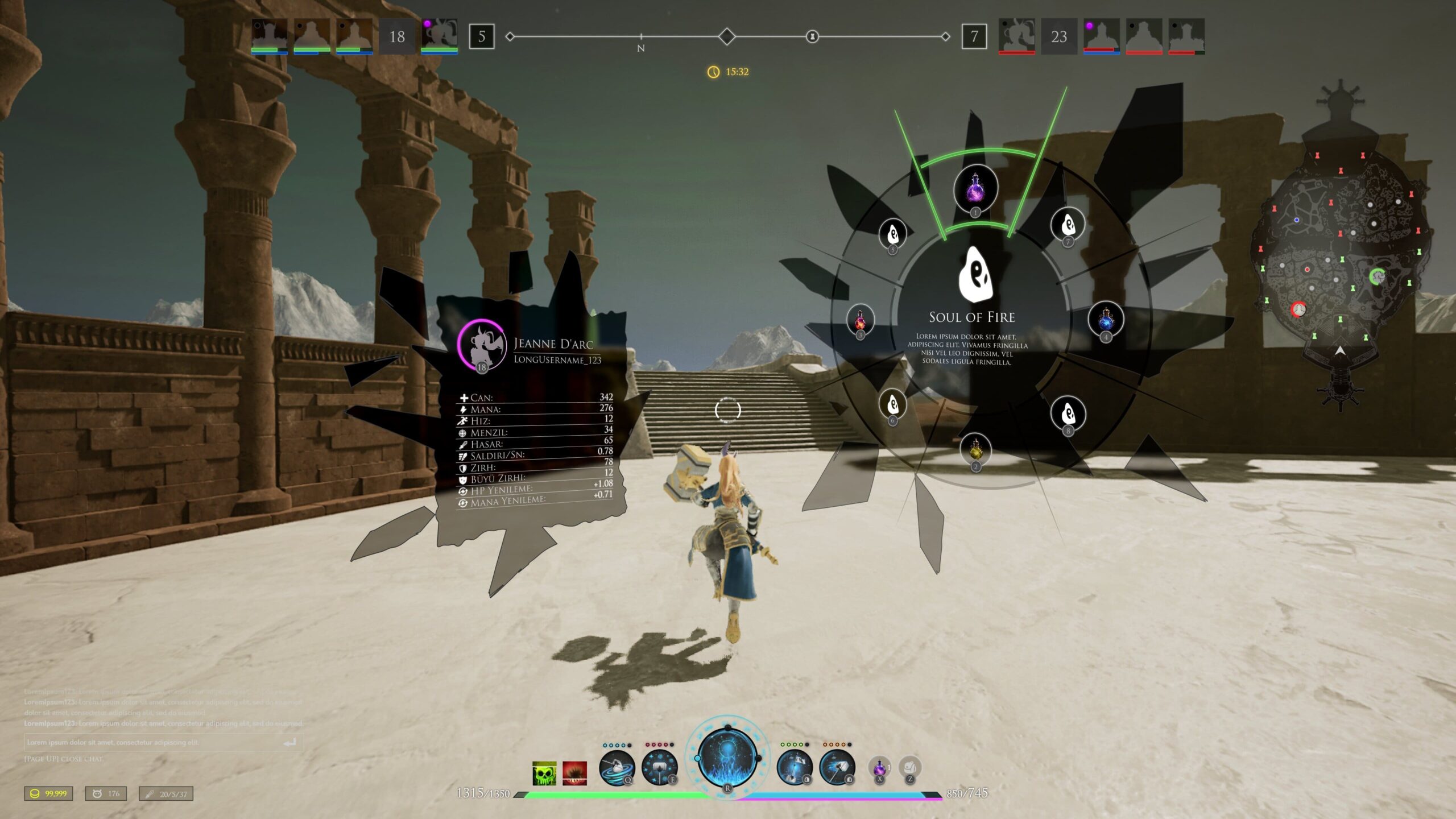Activate the hammer dash ability

tap(837, 767)
